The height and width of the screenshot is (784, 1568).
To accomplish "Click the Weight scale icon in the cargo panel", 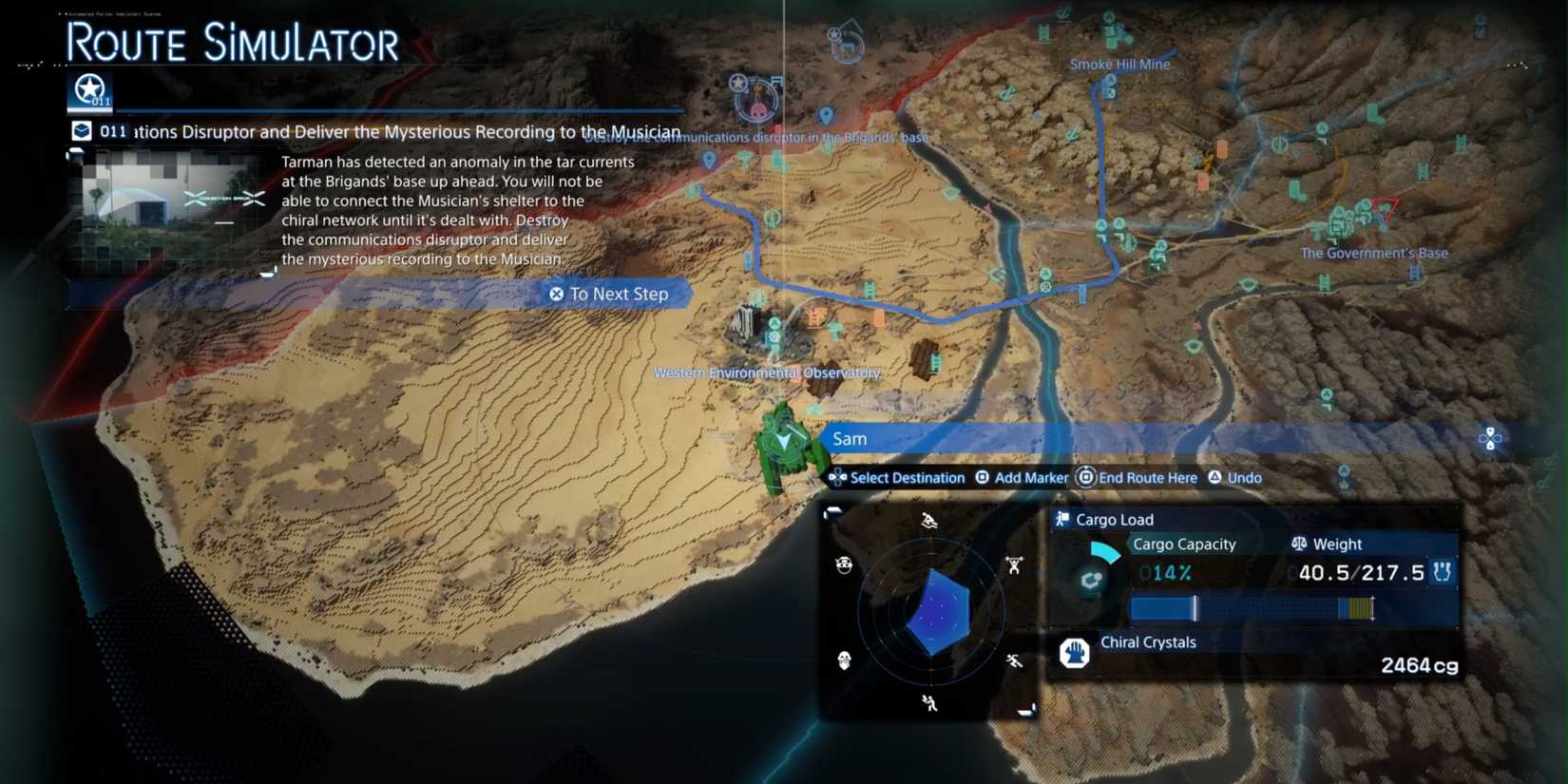I will click(x=1301, y=544).
